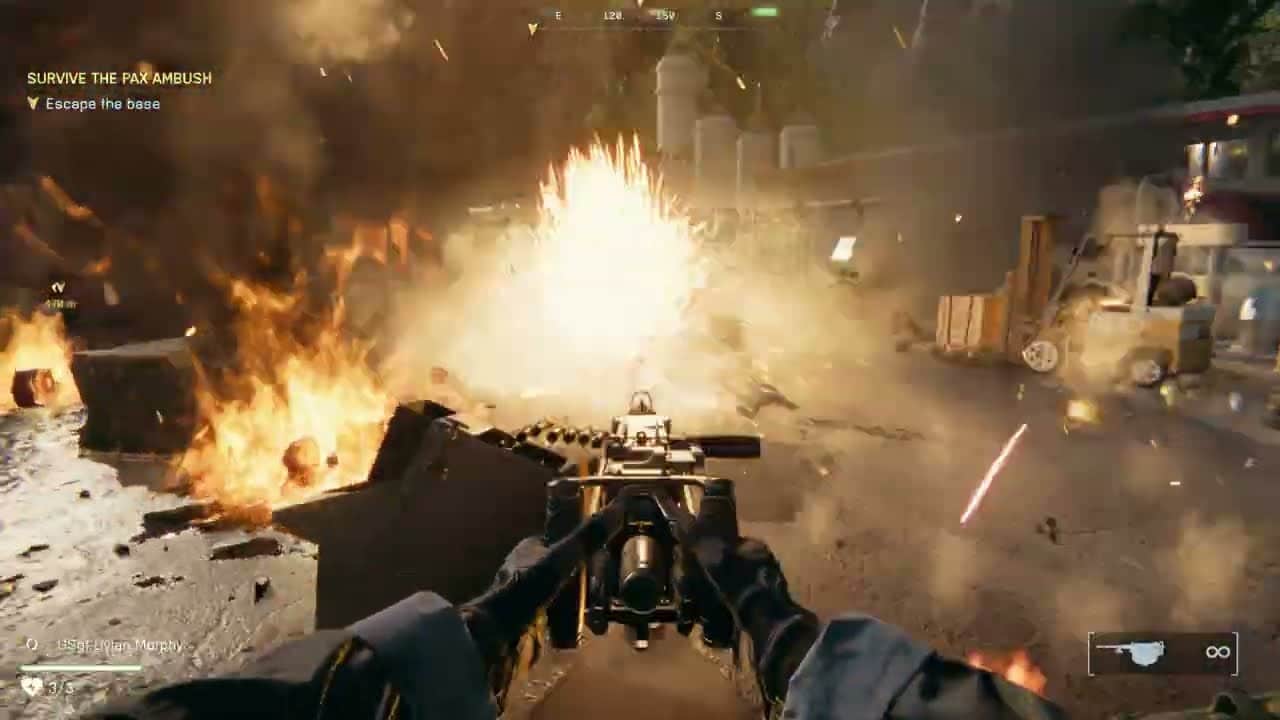
Task: Click the E direction label on the compass
Action: tap(558, 16)
